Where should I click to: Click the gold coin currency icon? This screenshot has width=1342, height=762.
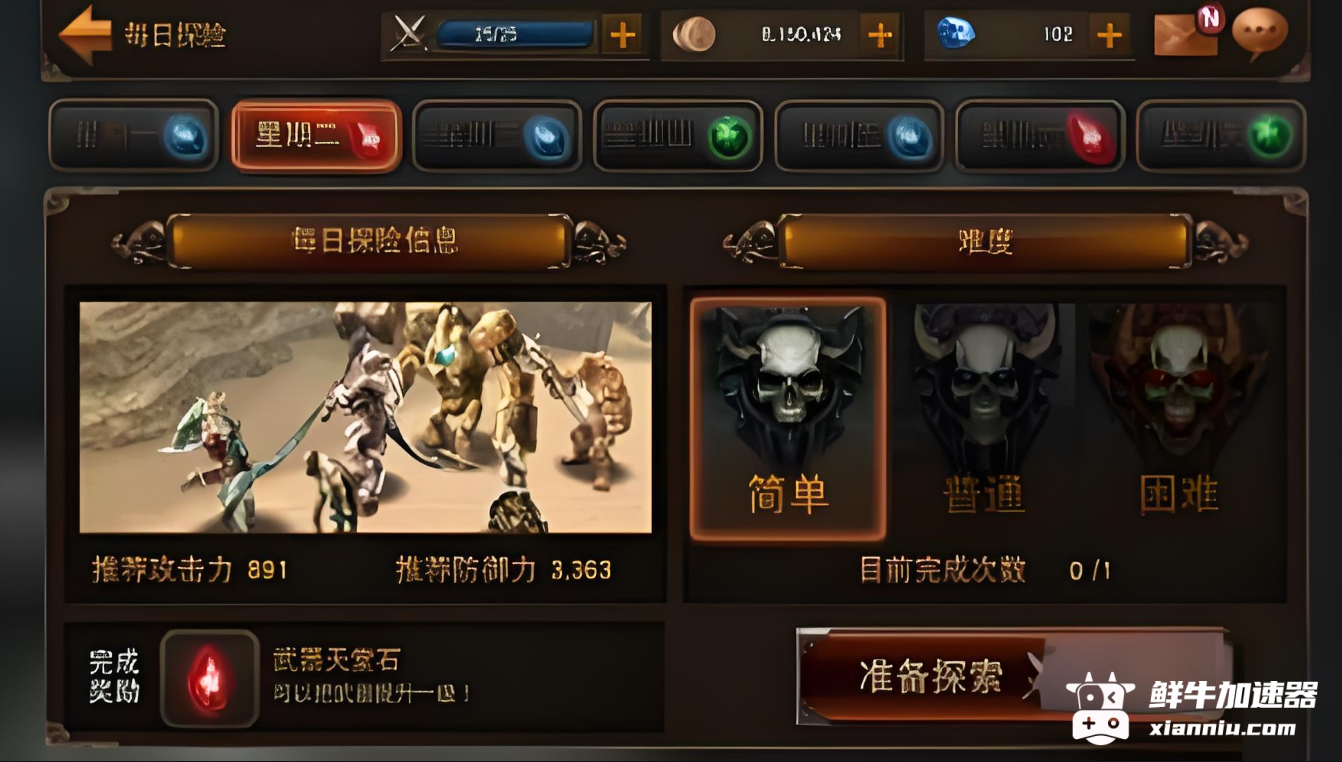point(697,35)
